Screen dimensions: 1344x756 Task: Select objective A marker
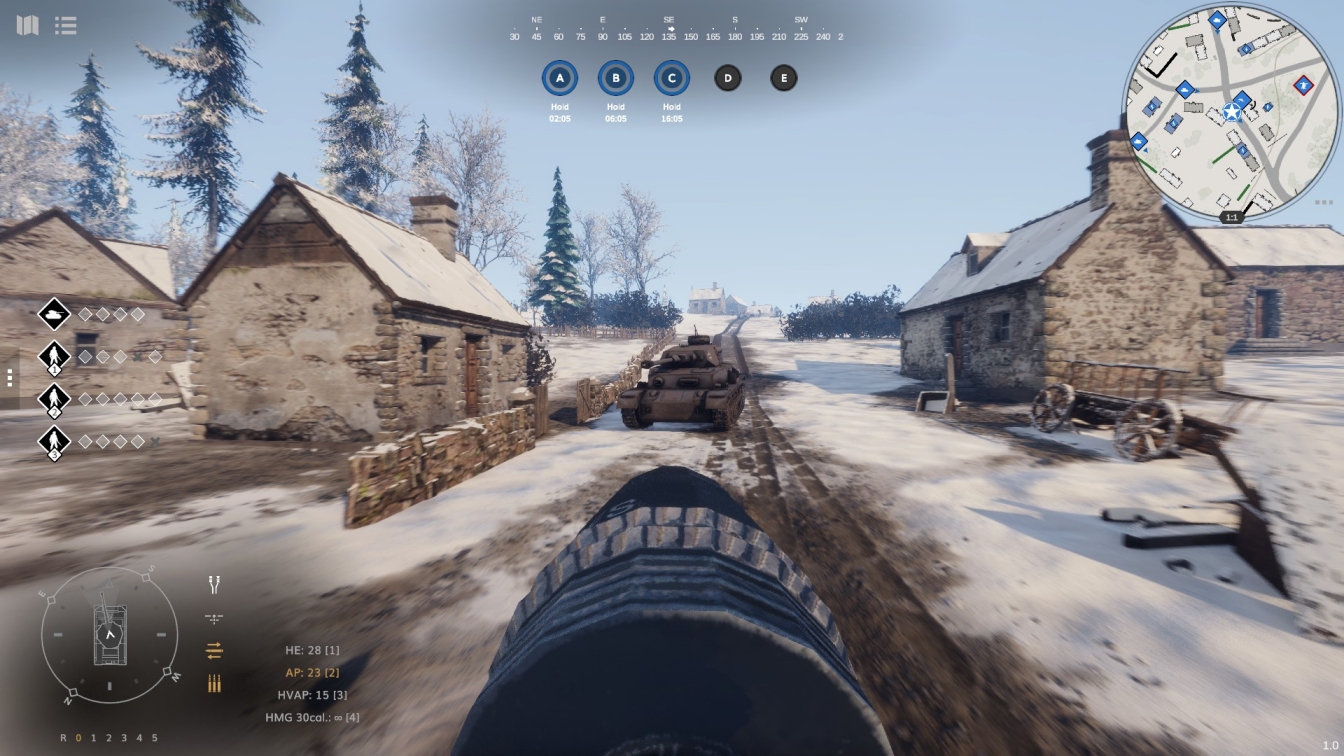pyautogui.click(x=560, y=78)
